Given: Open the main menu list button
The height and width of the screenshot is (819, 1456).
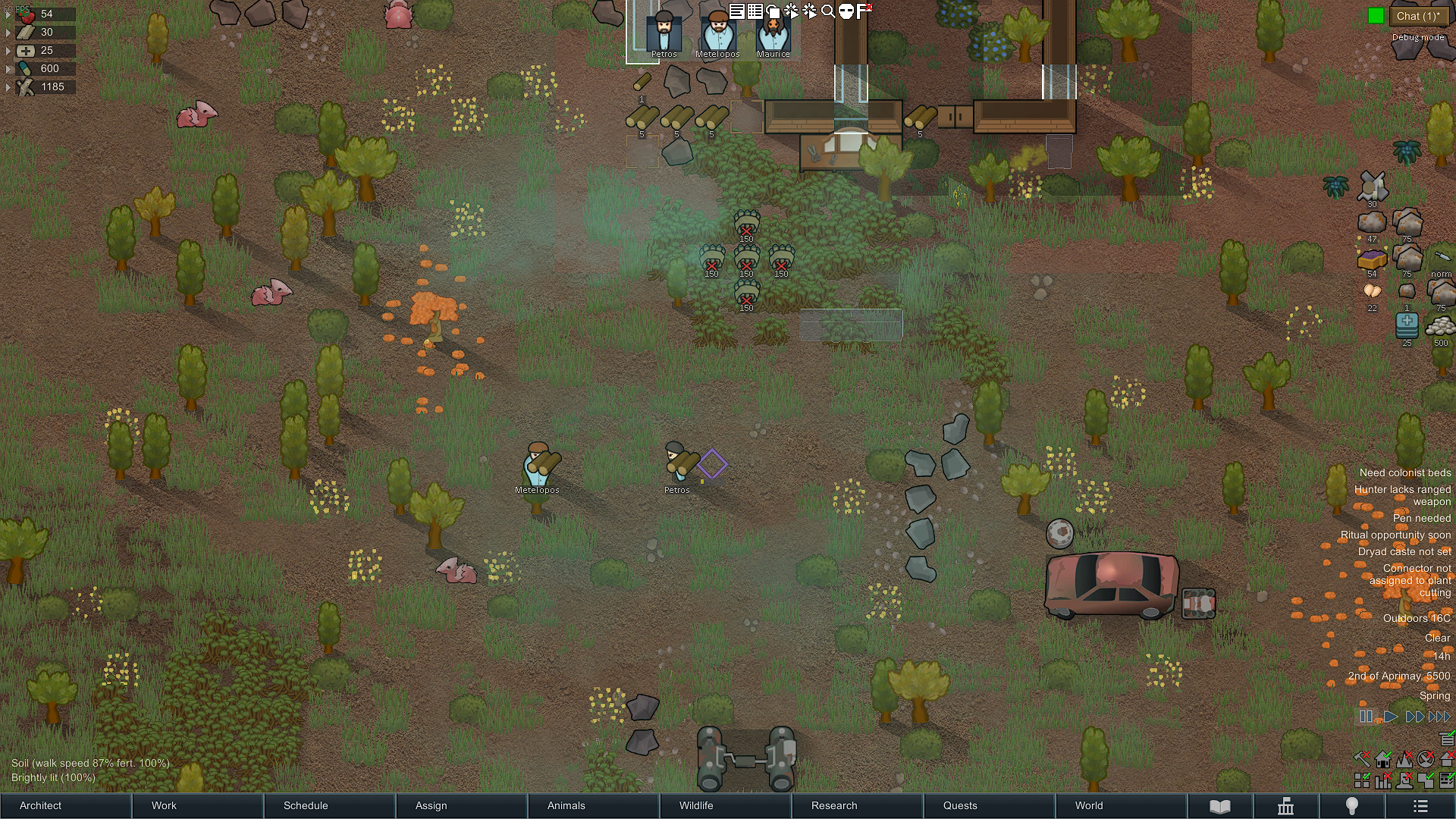Looking at the screenshot, I should coord(1420,806).
